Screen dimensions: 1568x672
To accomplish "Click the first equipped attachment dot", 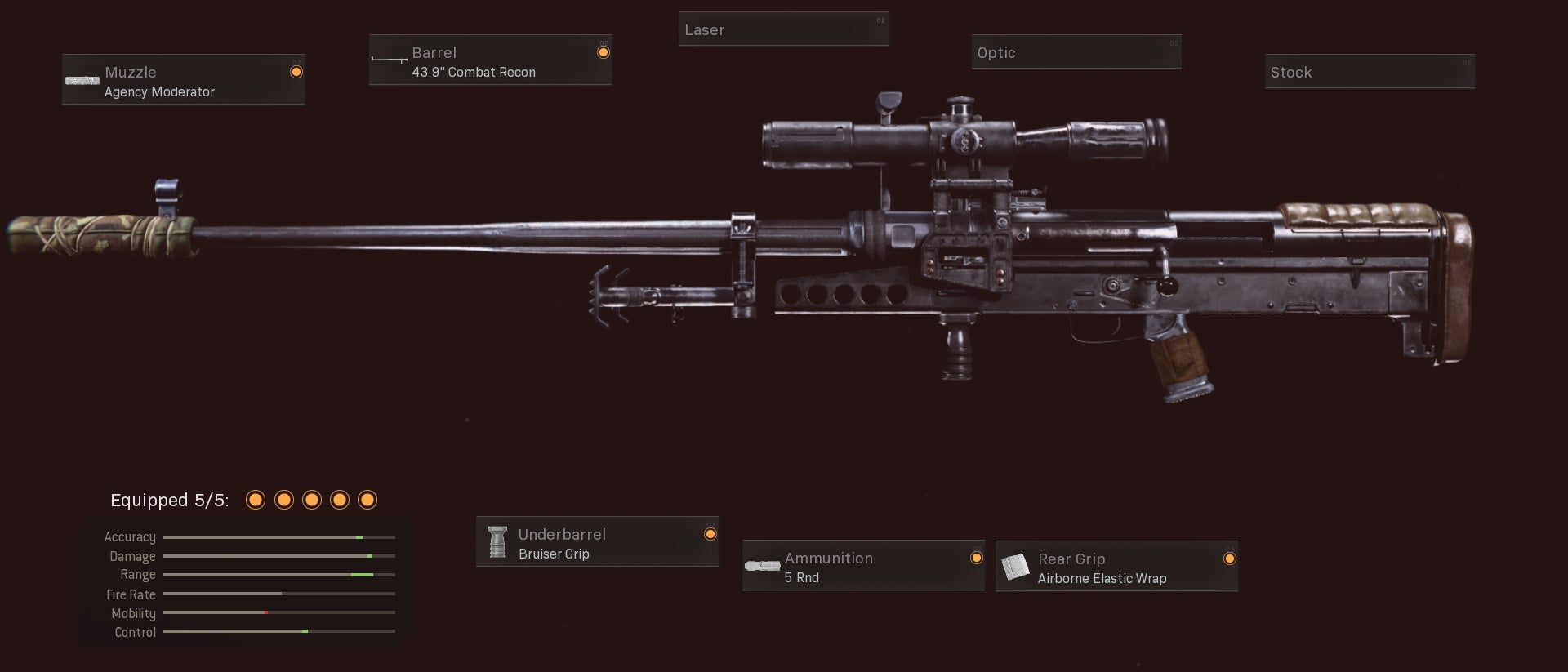I will pos(256,500).
